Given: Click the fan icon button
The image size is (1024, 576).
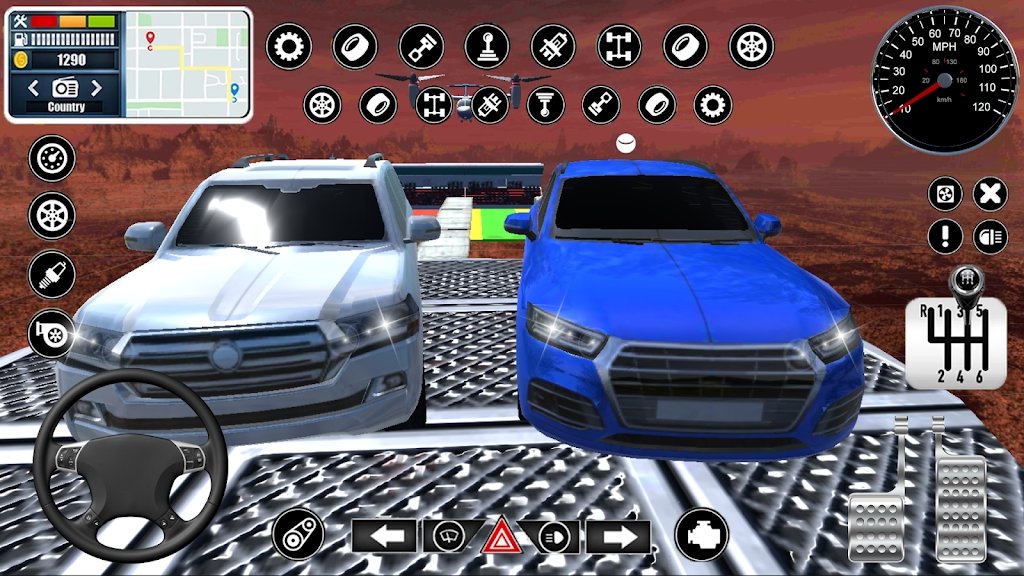Looking at the screenshot, I should click(945, 193).
